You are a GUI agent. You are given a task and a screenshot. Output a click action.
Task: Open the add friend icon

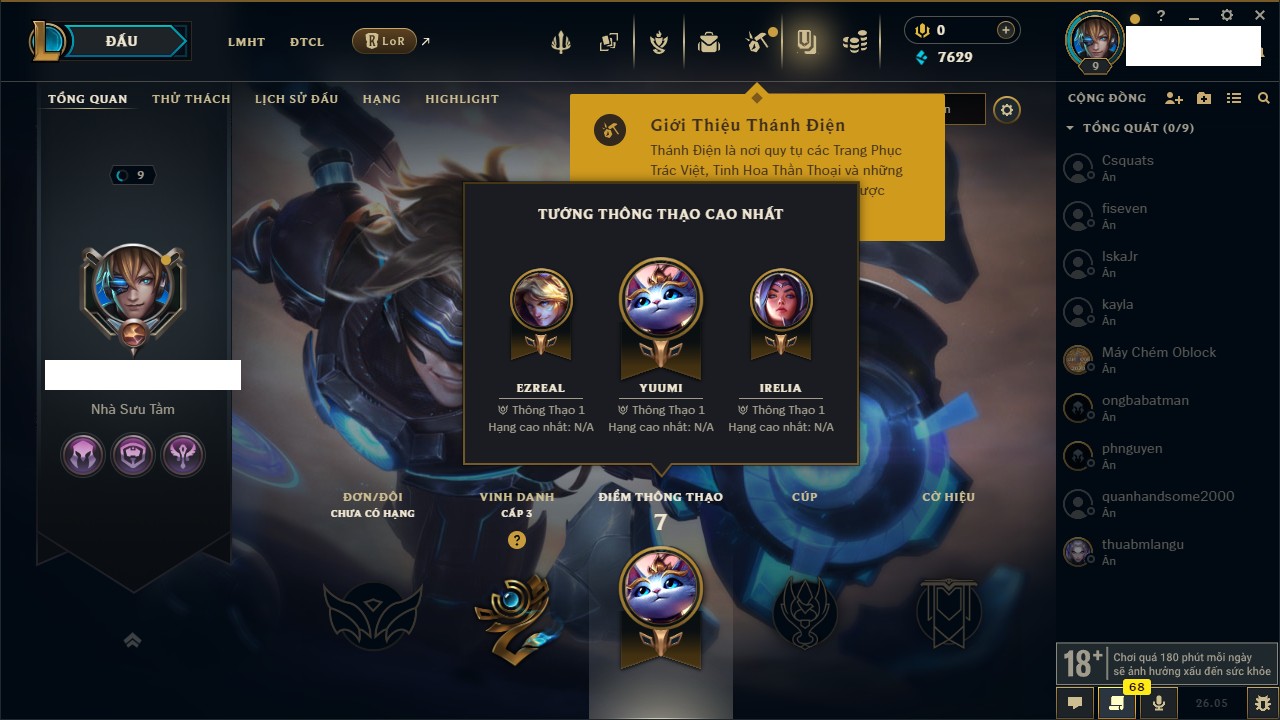1174,98
